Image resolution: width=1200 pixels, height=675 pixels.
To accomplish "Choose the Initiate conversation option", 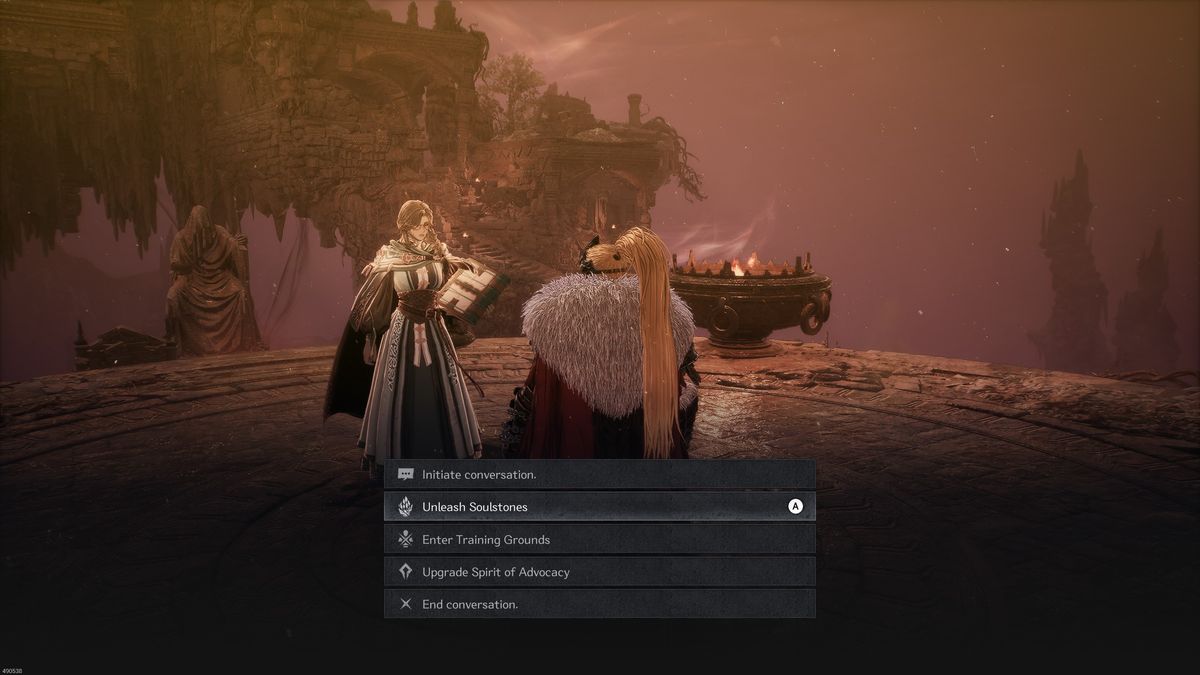I will click(599, 474).
